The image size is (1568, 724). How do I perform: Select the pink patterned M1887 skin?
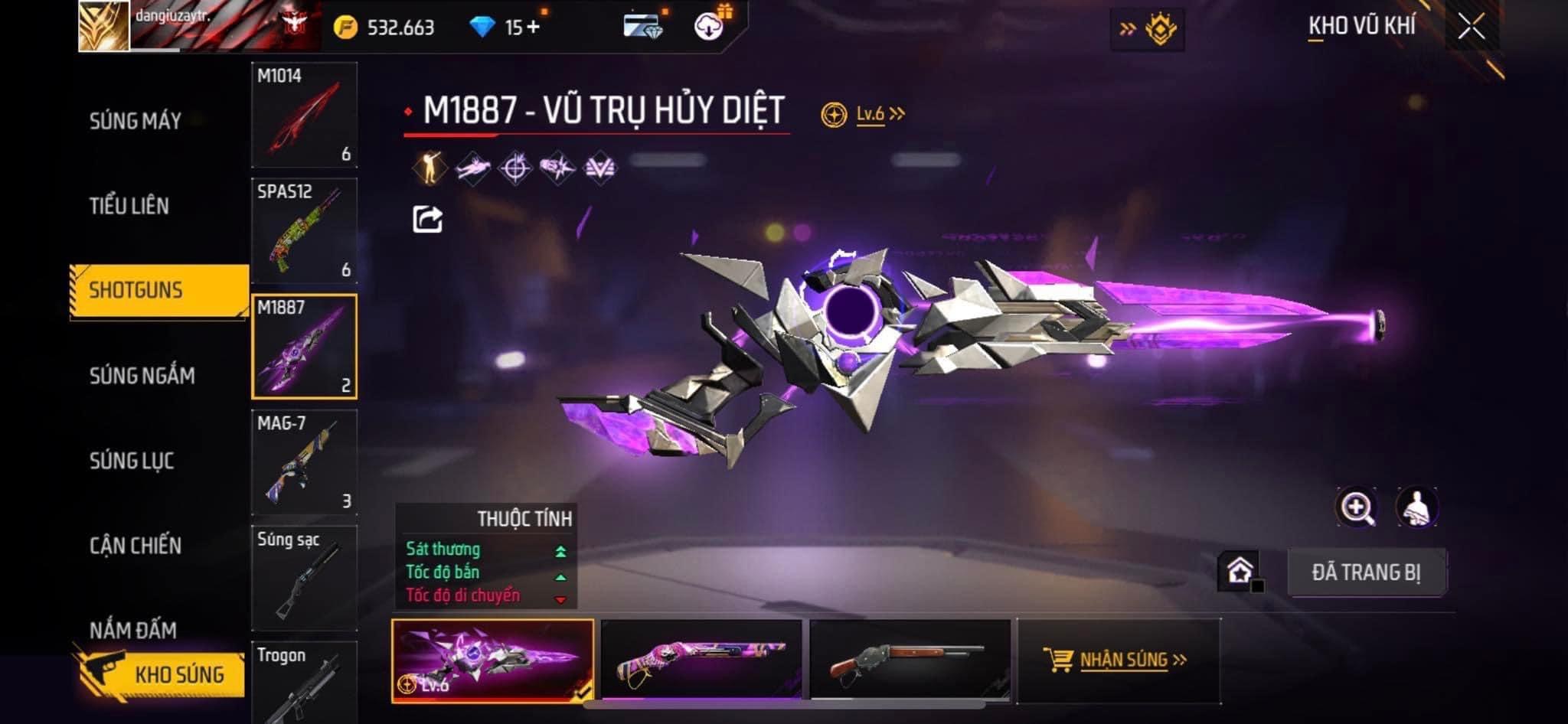coord(701,660)
